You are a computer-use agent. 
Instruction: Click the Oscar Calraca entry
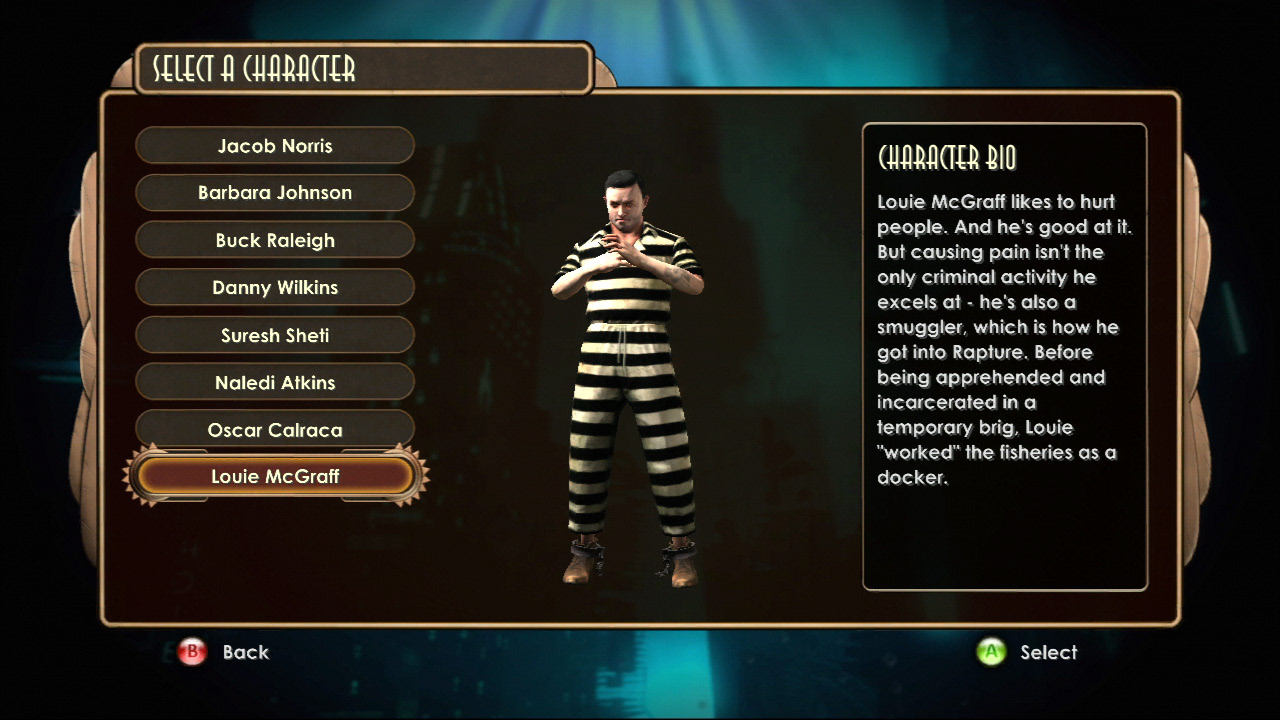[275, 430]
